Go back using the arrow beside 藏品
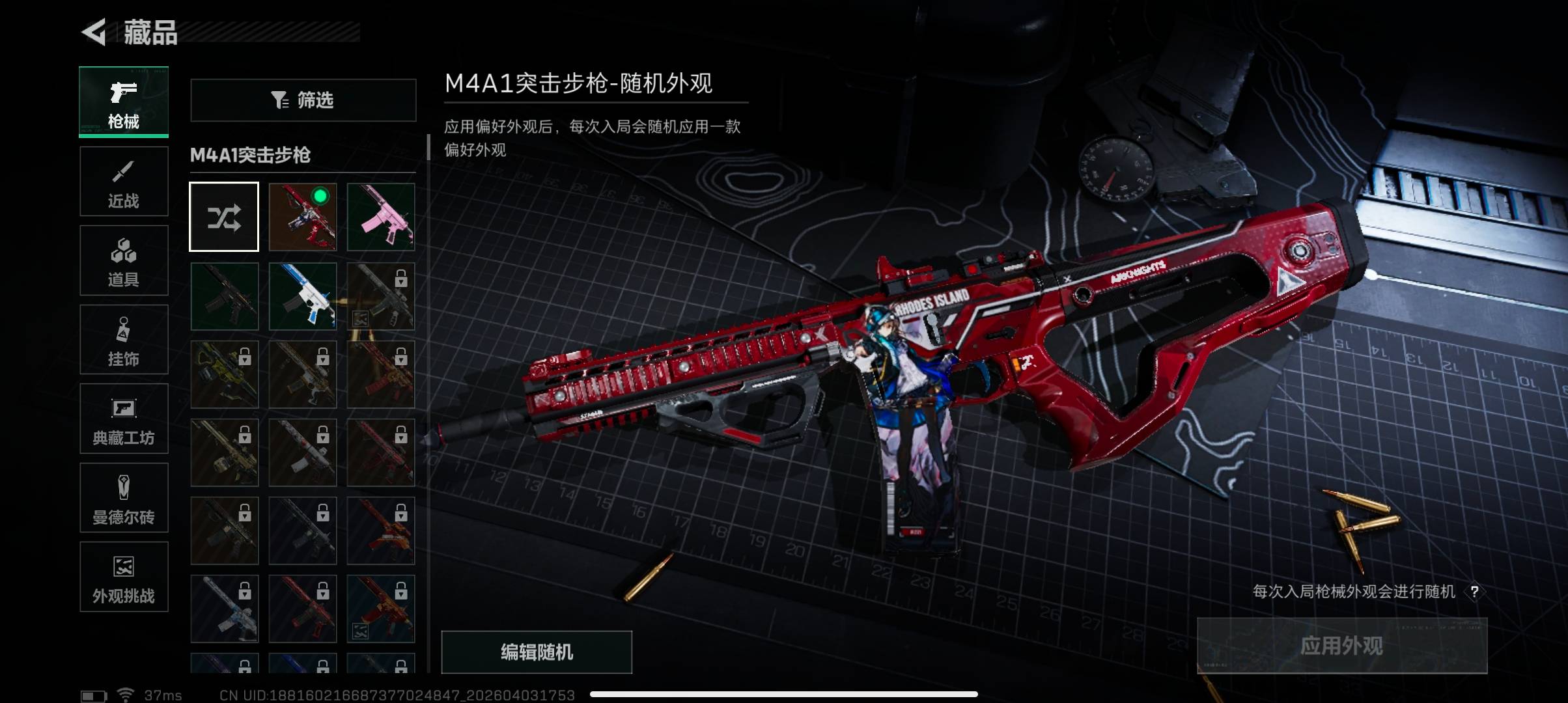The image size is (1568, 703). (95, 32)
